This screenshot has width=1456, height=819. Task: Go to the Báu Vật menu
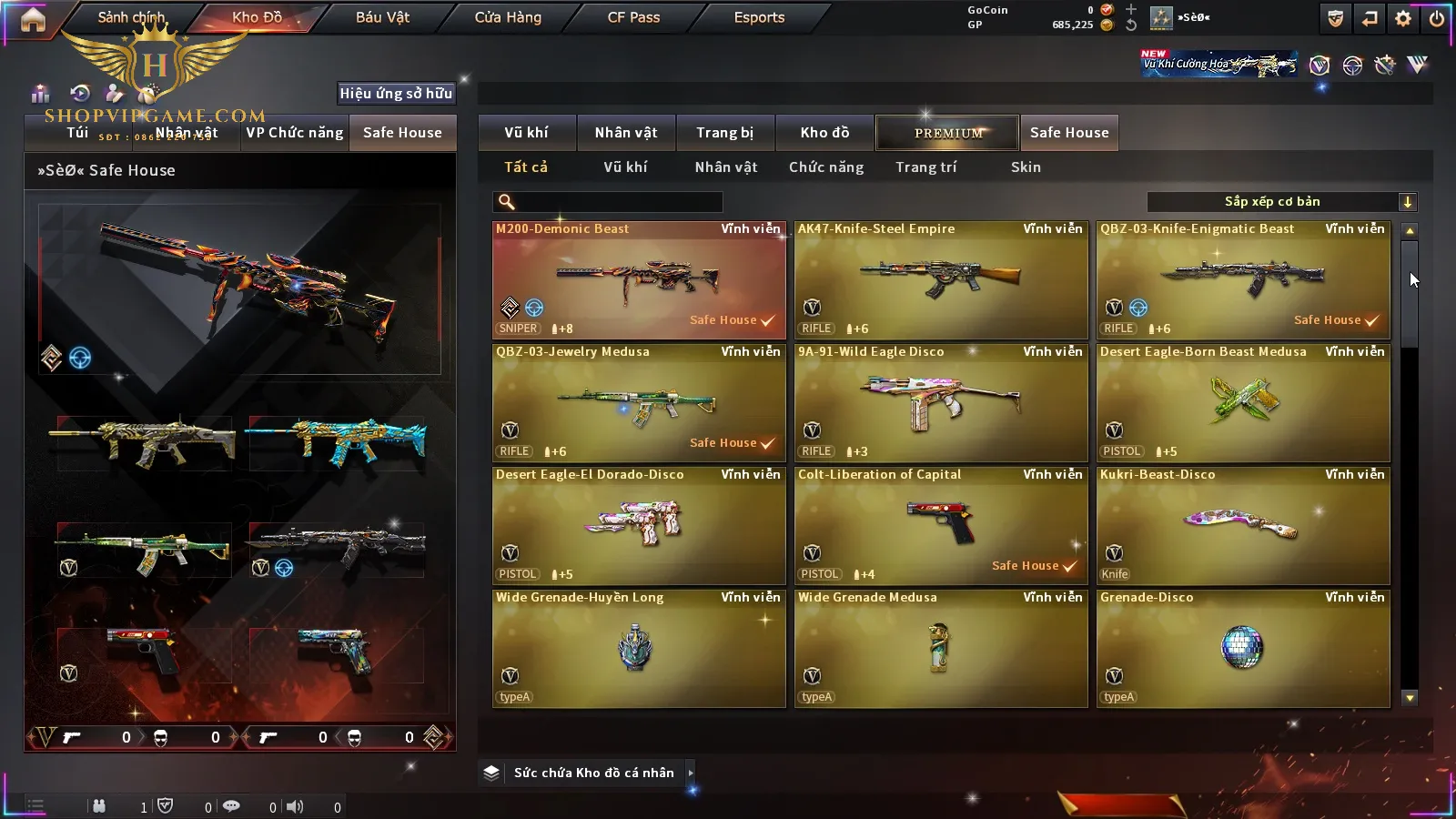tap(382, 17)
